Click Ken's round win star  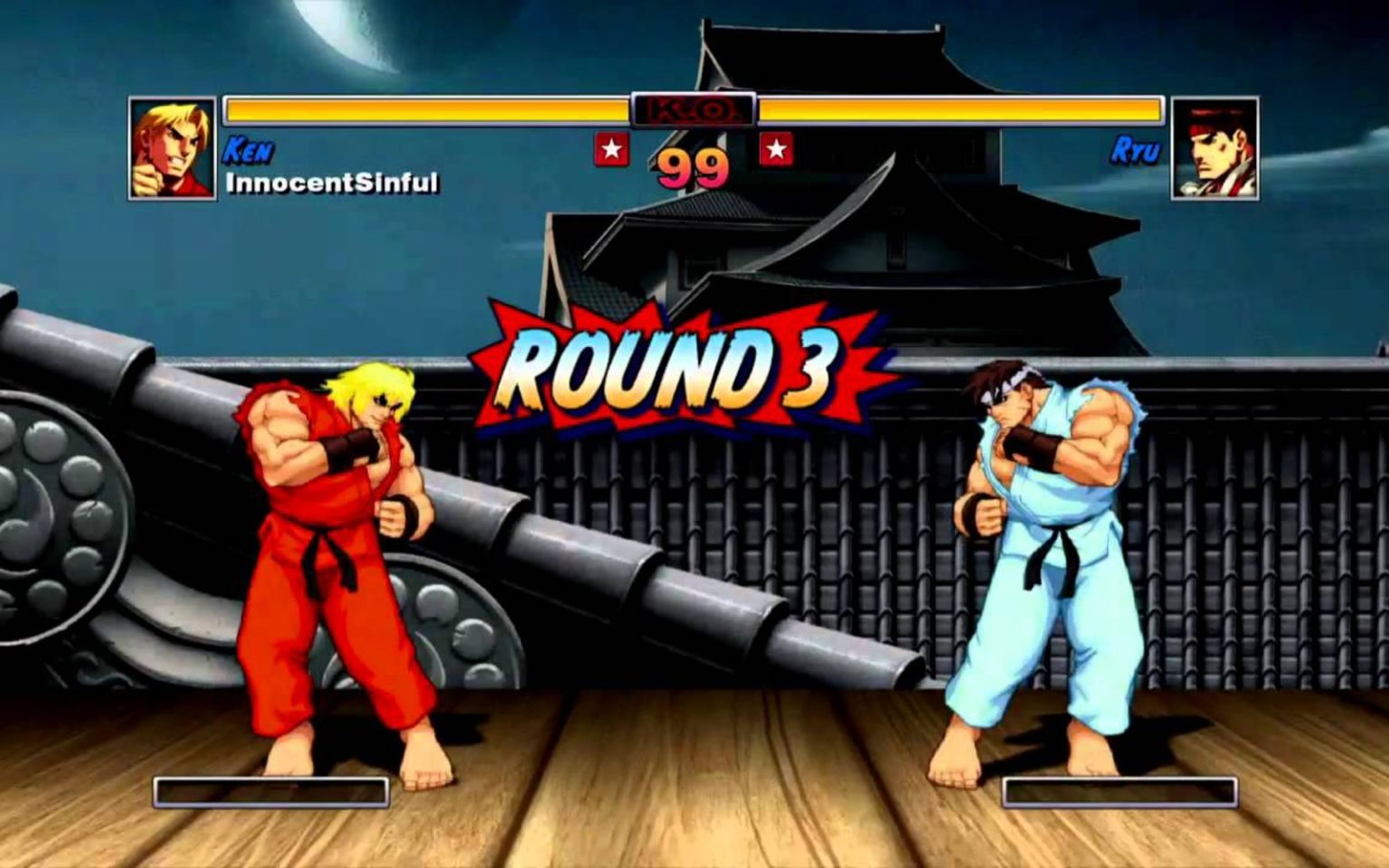point(611,149)
